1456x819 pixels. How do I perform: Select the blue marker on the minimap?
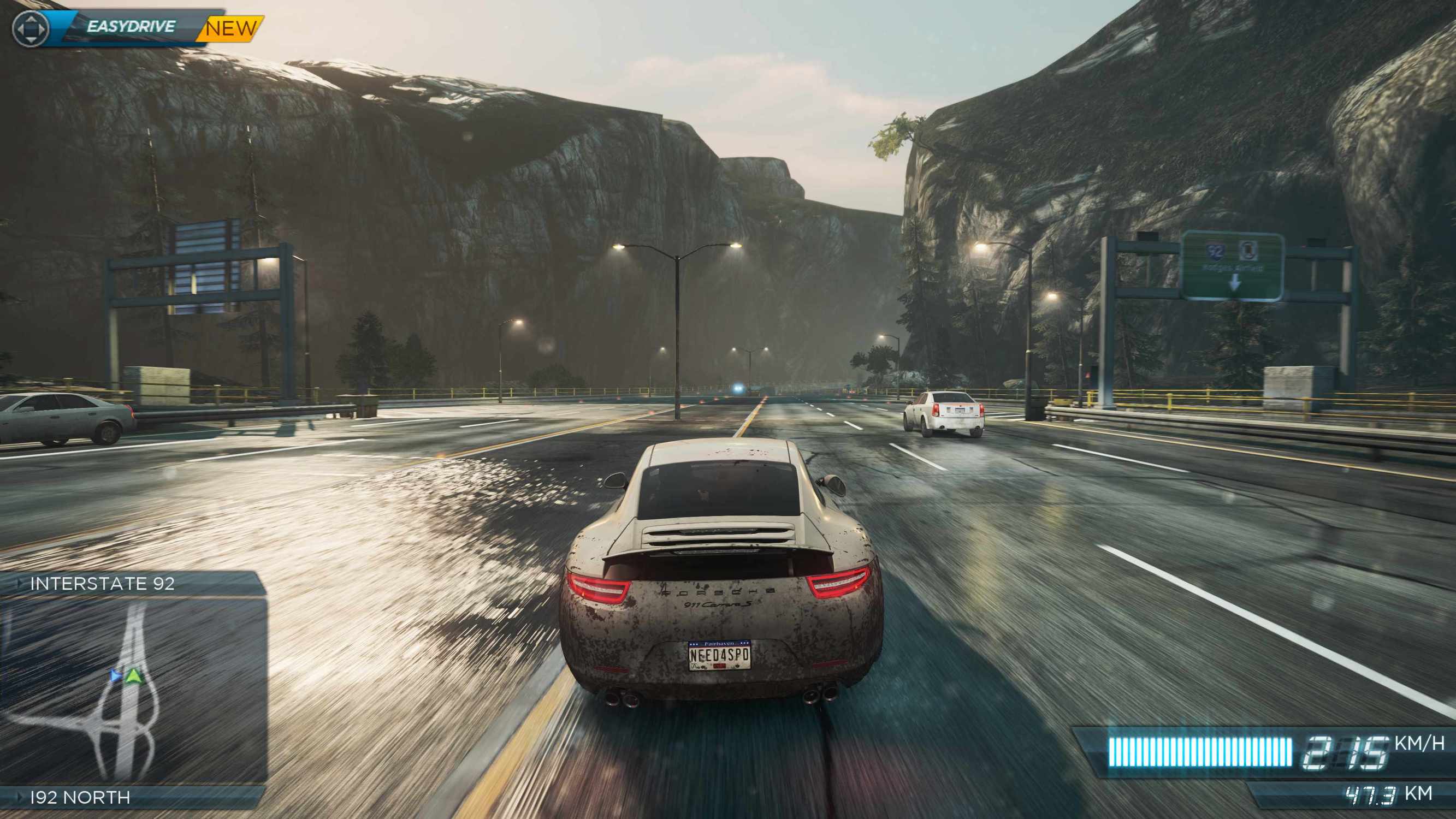click(x=116, y=675)
